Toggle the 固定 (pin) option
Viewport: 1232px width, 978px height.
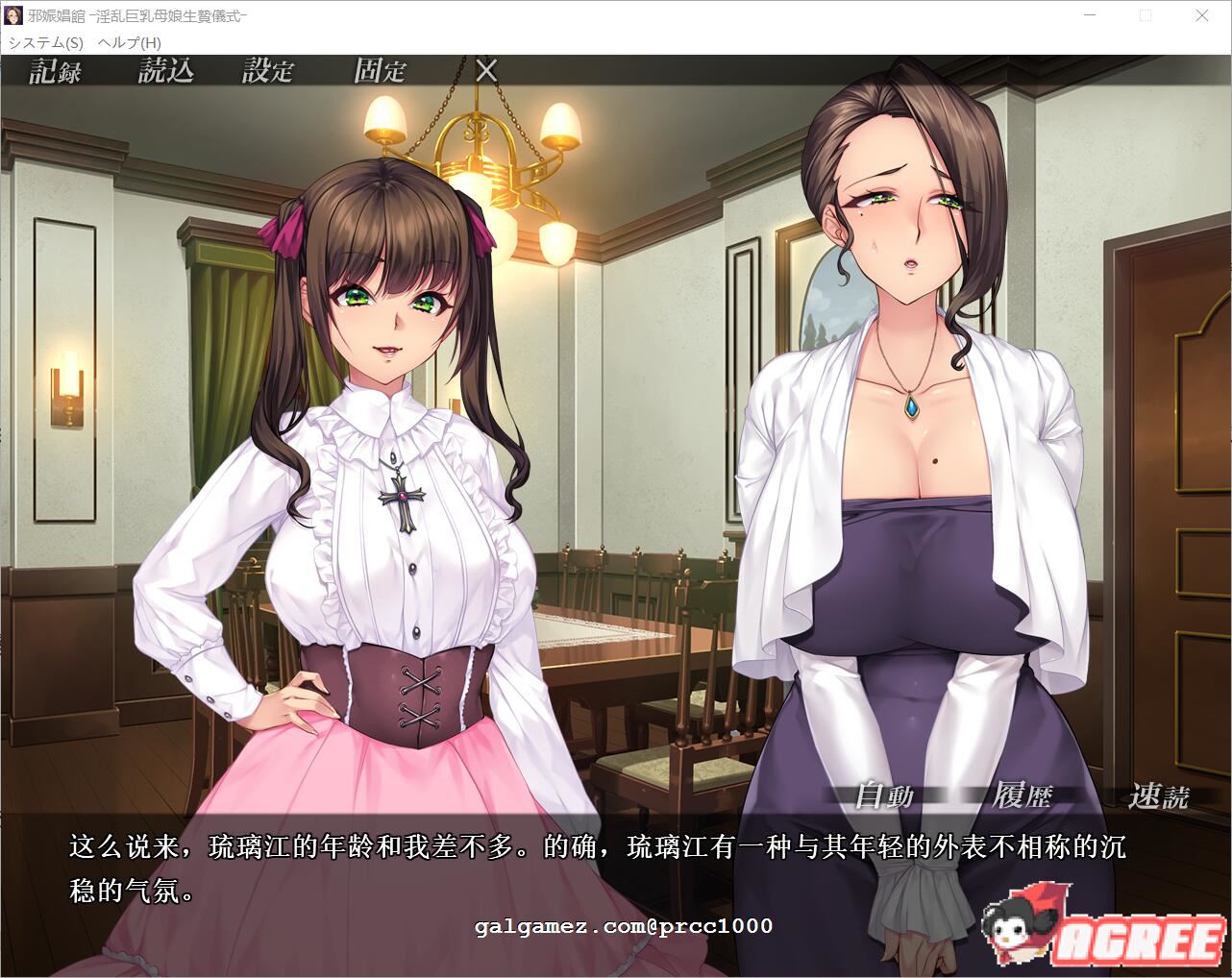pyautogui.click(x=381, y=71)
